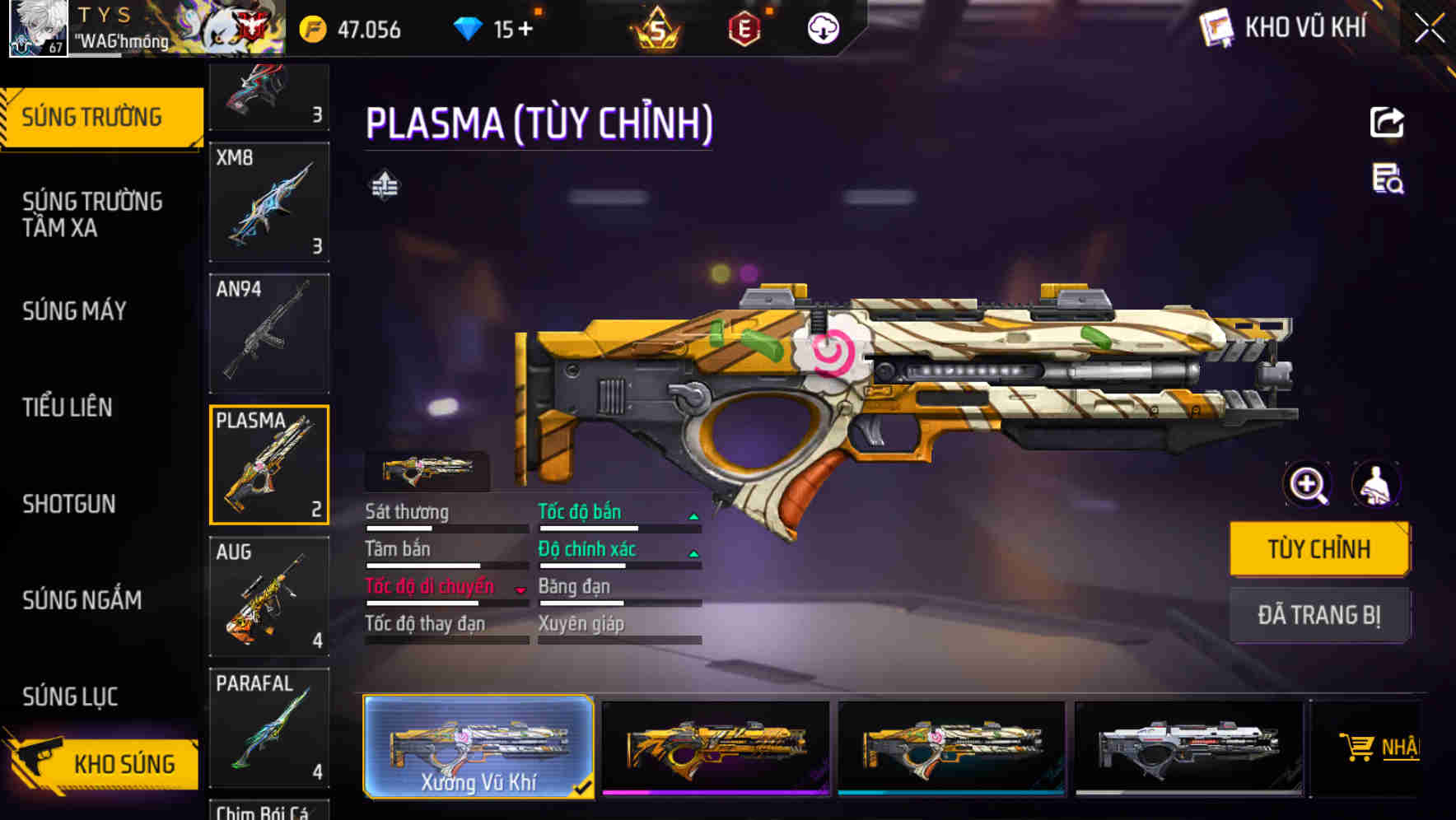Select the XM8 weapon tile
This screenshot has width=1456, height=820.
pyautogui.click(x=269, y=202)
